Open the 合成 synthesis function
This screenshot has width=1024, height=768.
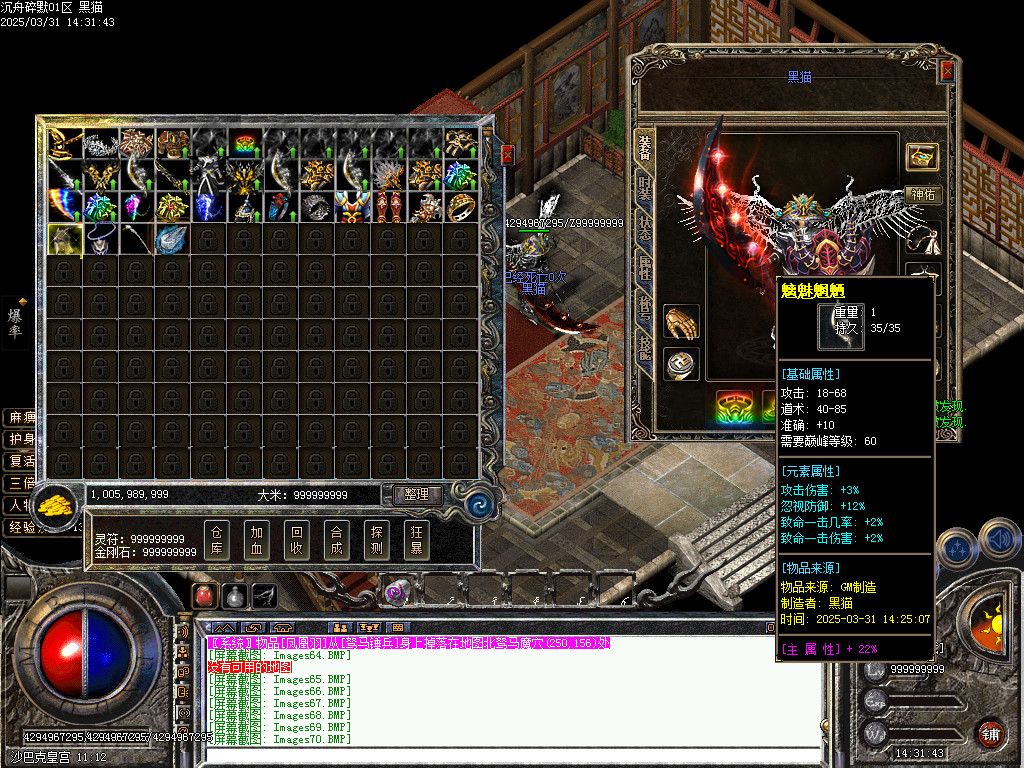(336, 540)
